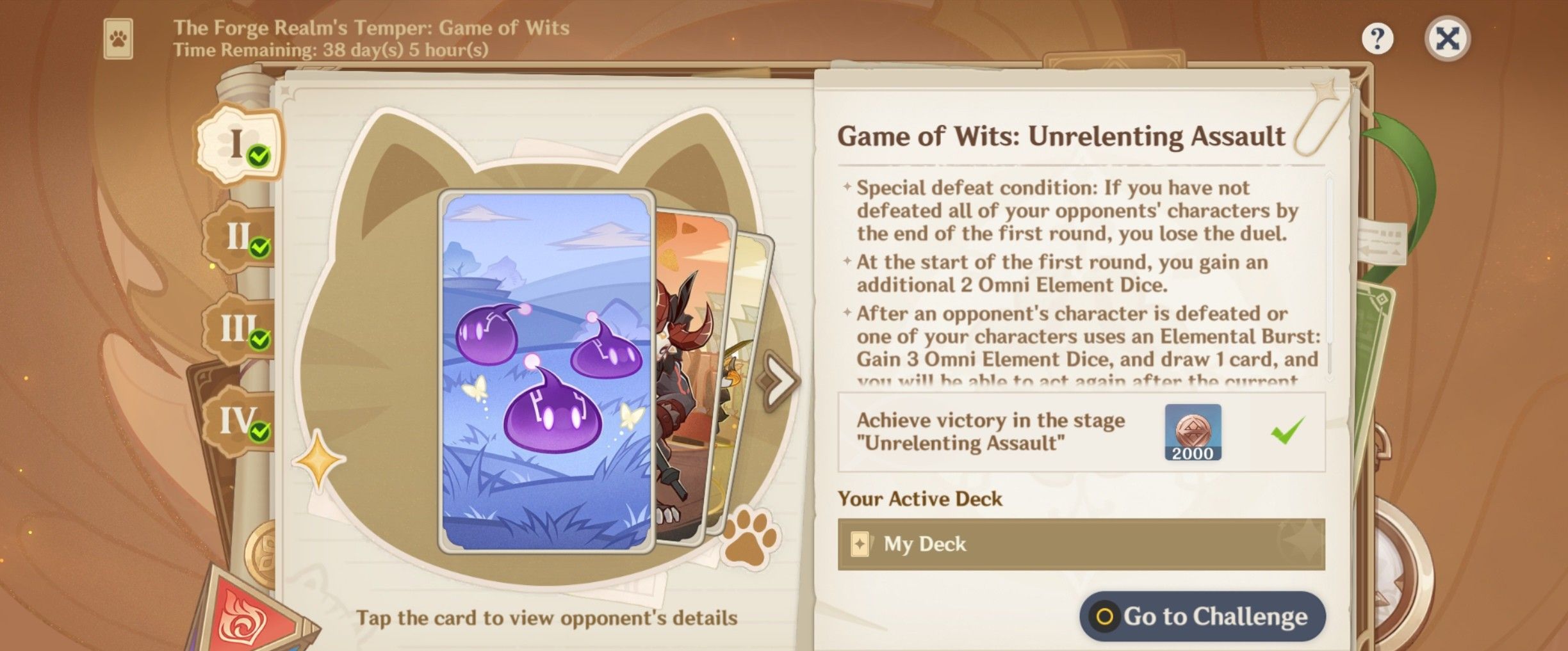Click the paw-print card icon near the event title
This screenshot has height=651, width=1568.
(119, 38)
